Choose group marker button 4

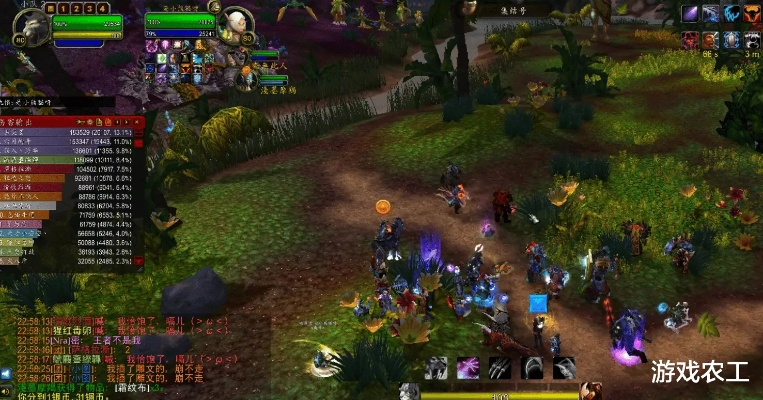(x=103, y=8)
